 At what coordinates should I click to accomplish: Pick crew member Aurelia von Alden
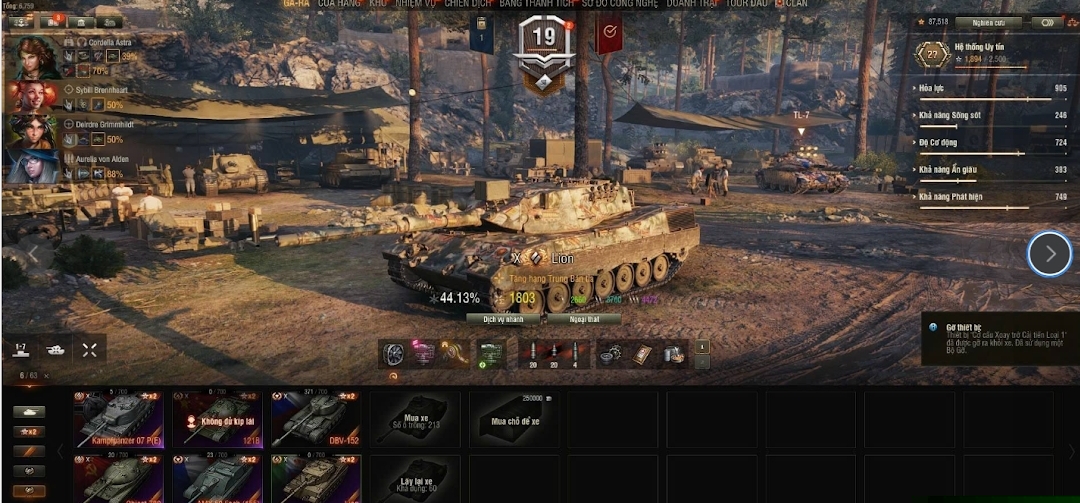34,166
